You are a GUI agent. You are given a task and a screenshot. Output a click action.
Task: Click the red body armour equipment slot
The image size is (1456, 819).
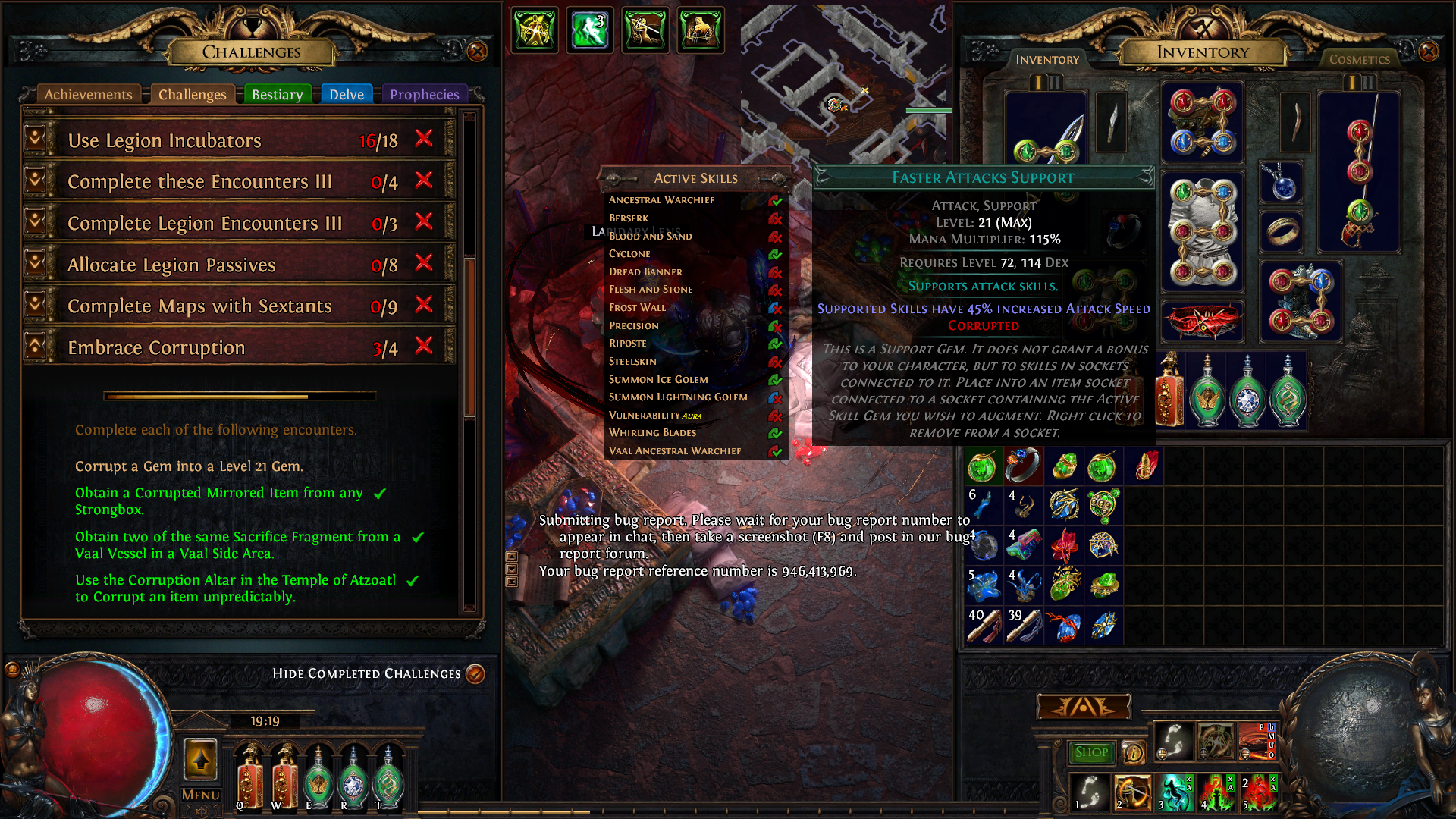1203,232
